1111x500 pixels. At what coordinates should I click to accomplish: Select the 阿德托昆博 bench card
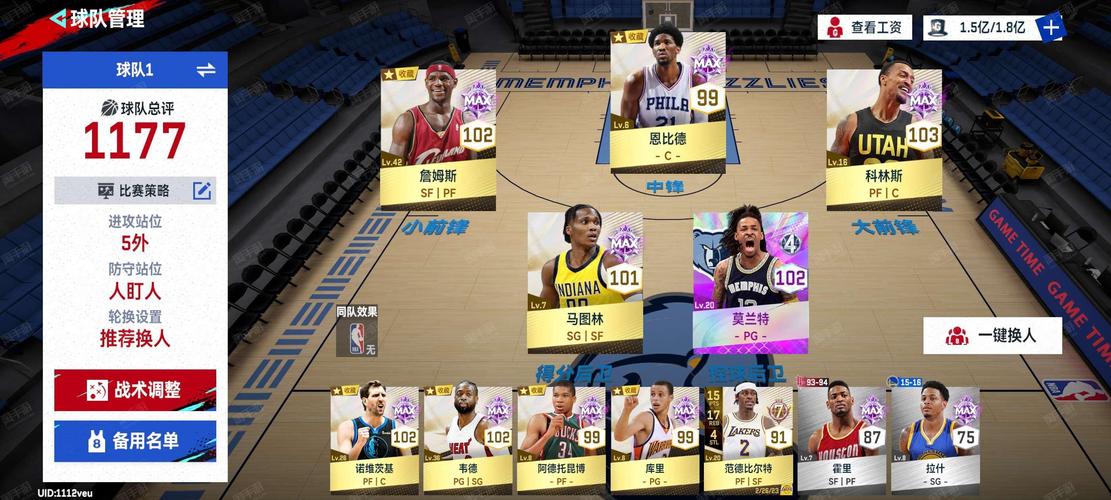(x=561, y=430)
